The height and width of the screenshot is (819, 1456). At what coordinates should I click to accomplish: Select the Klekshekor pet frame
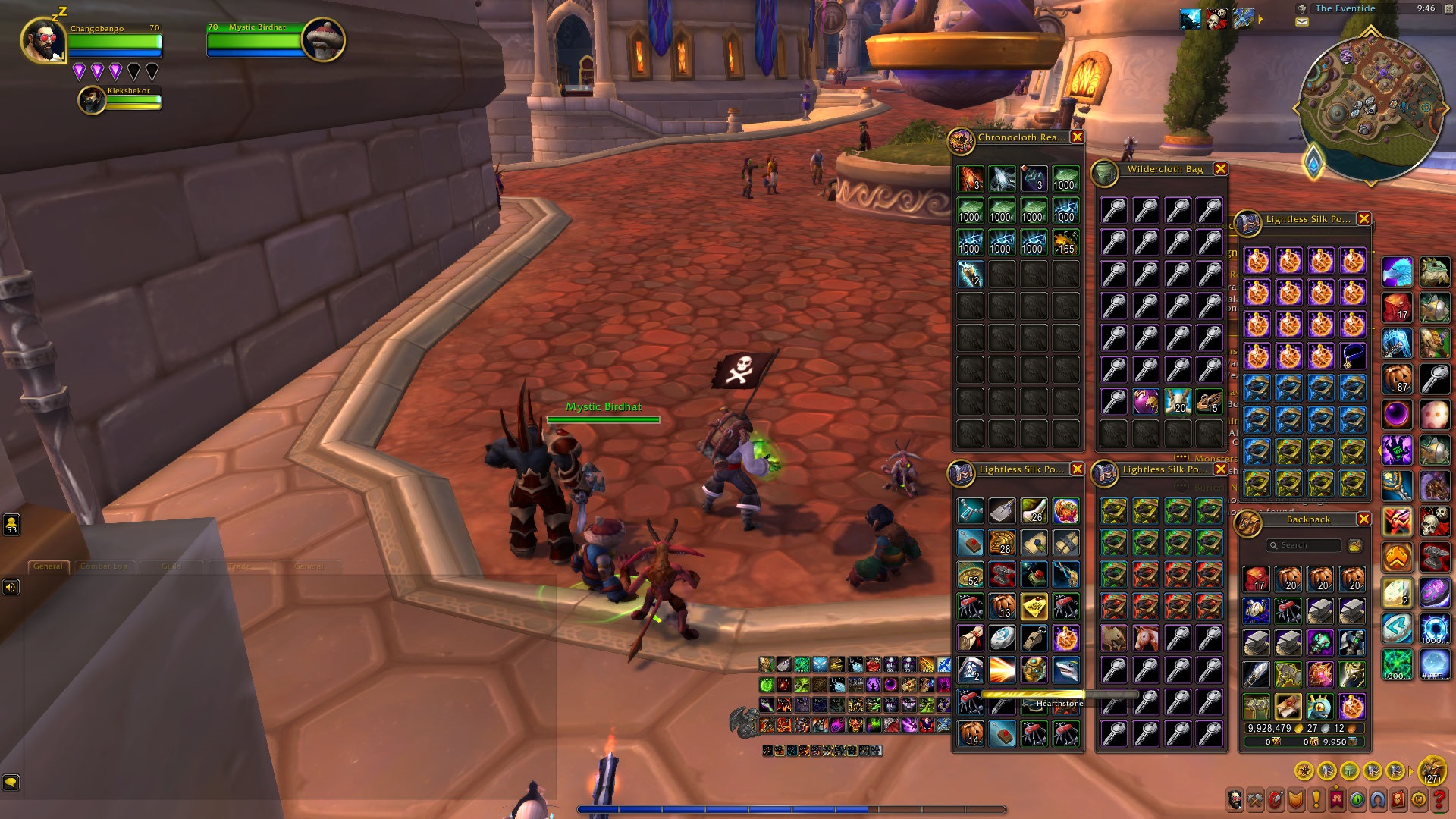tap(93, 100)
